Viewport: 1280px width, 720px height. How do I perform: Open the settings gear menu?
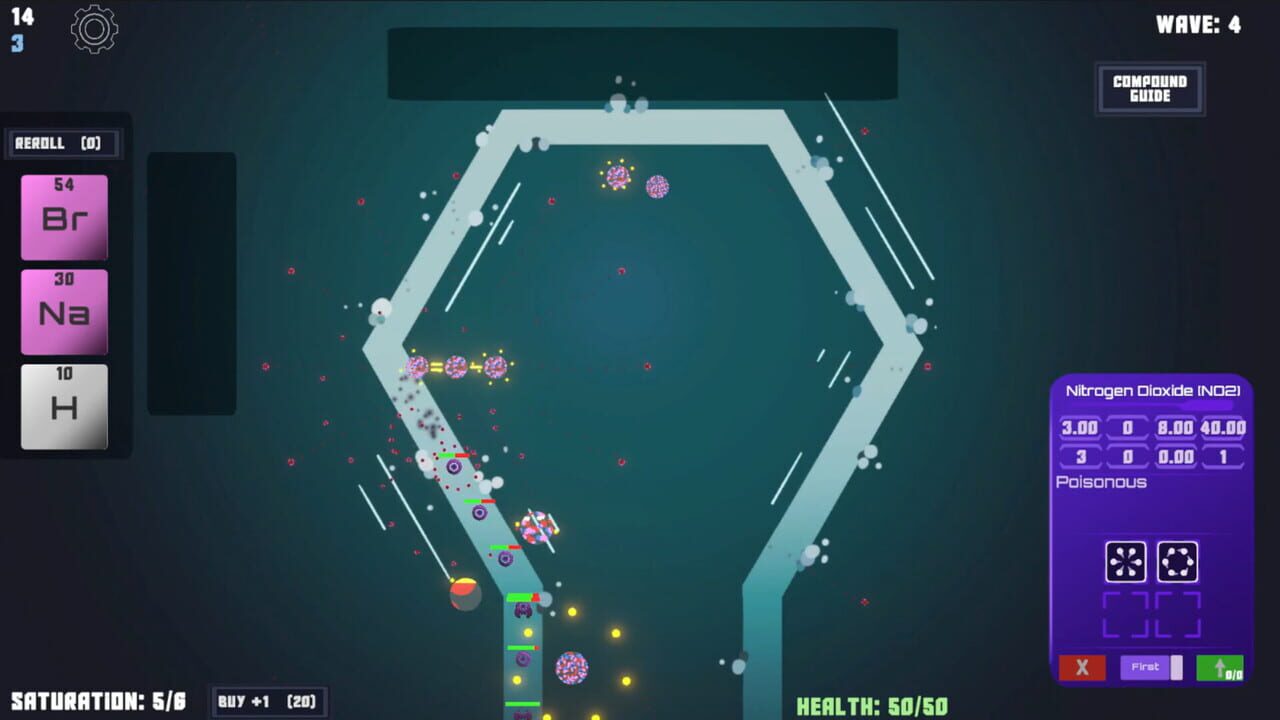95,29
